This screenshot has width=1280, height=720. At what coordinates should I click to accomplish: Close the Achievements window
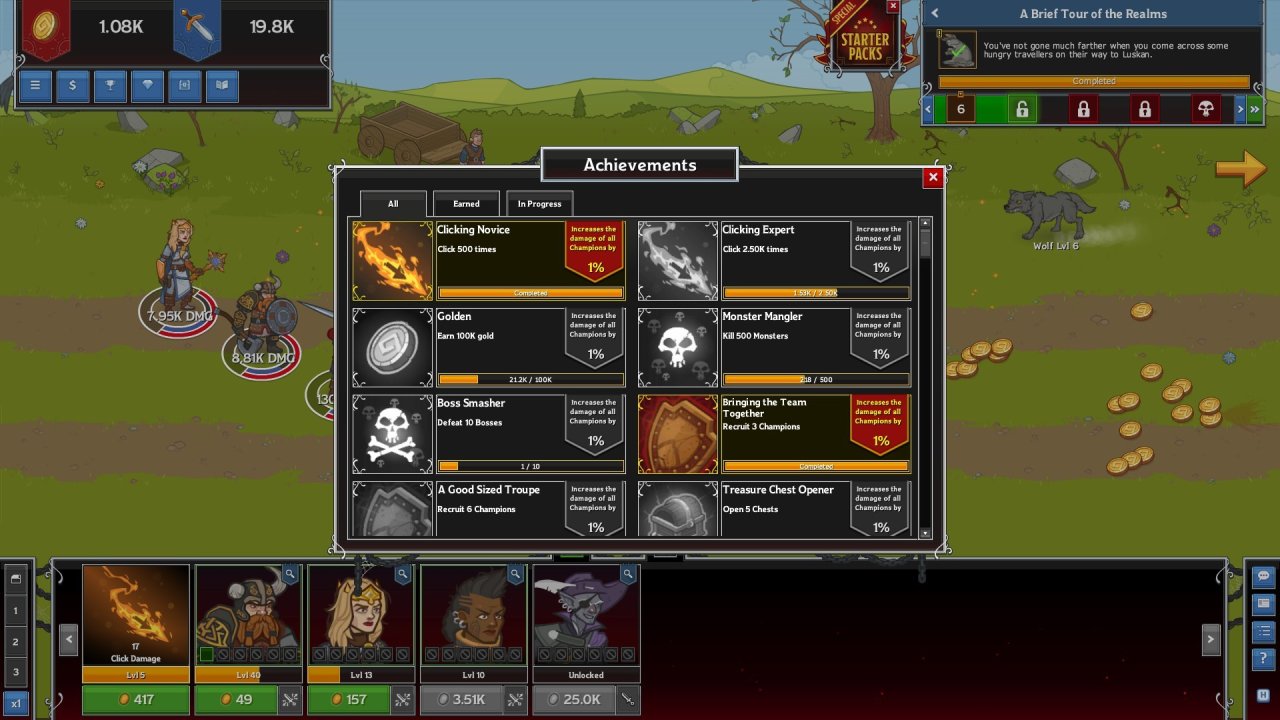[933, 177]
